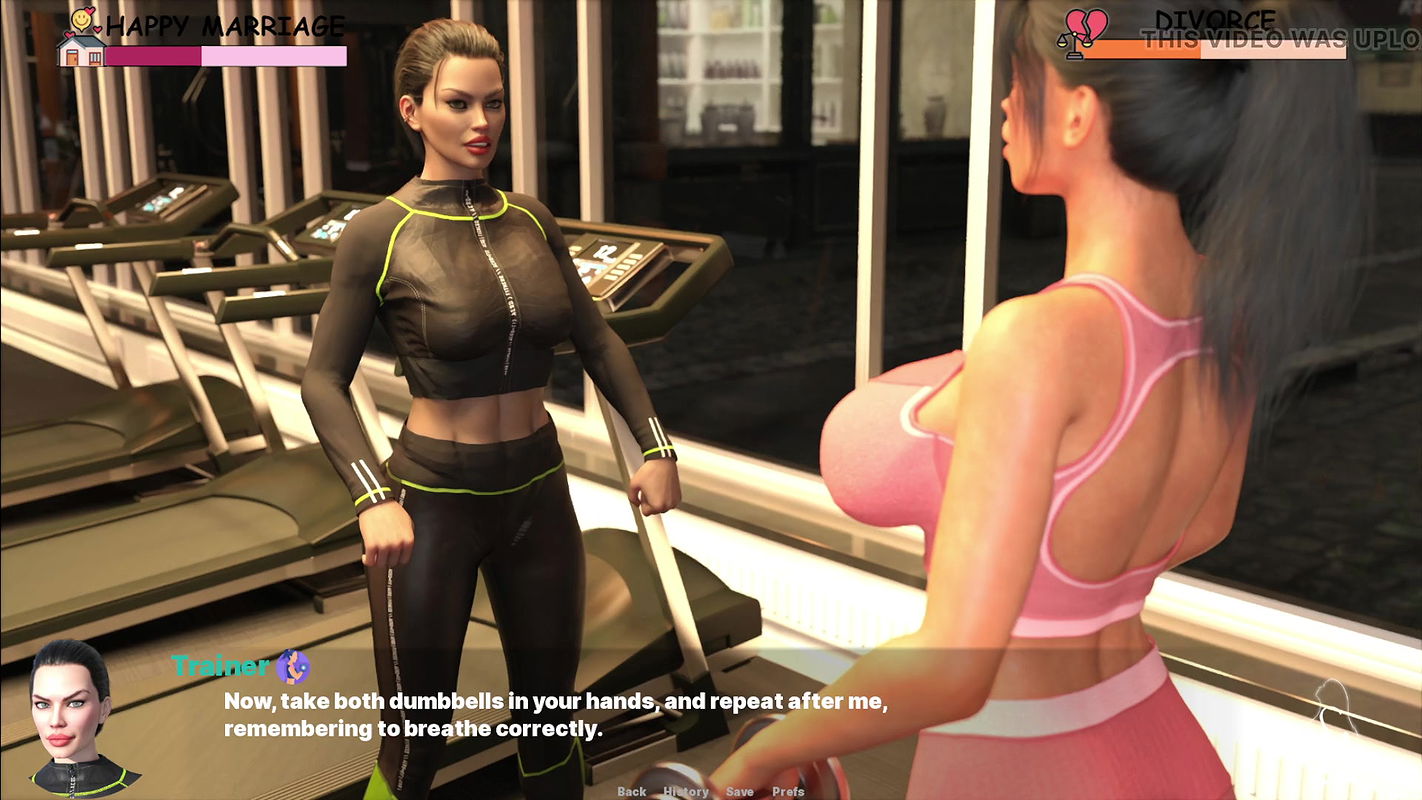Click the justice scales icon under Divorce

1075,44
